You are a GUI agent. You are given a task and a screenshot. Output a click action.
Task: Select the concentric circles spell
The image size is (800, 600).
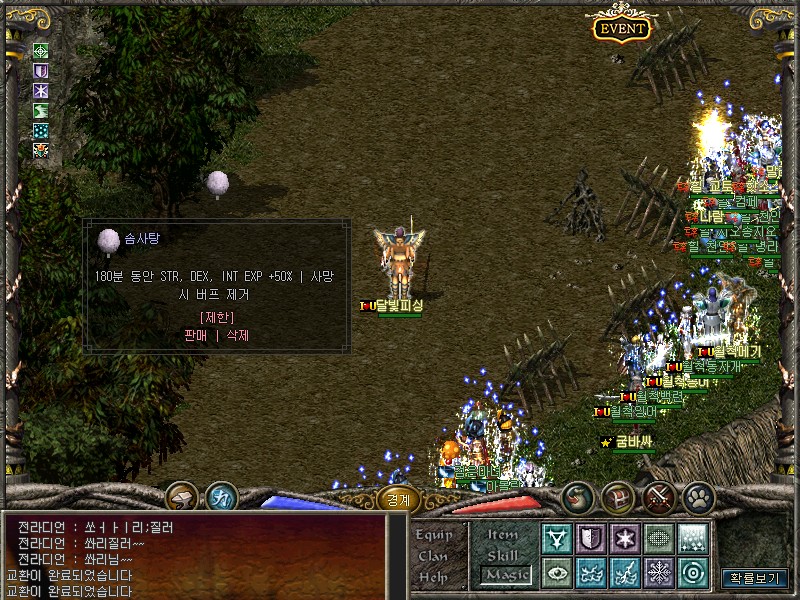tap(693, 573)
